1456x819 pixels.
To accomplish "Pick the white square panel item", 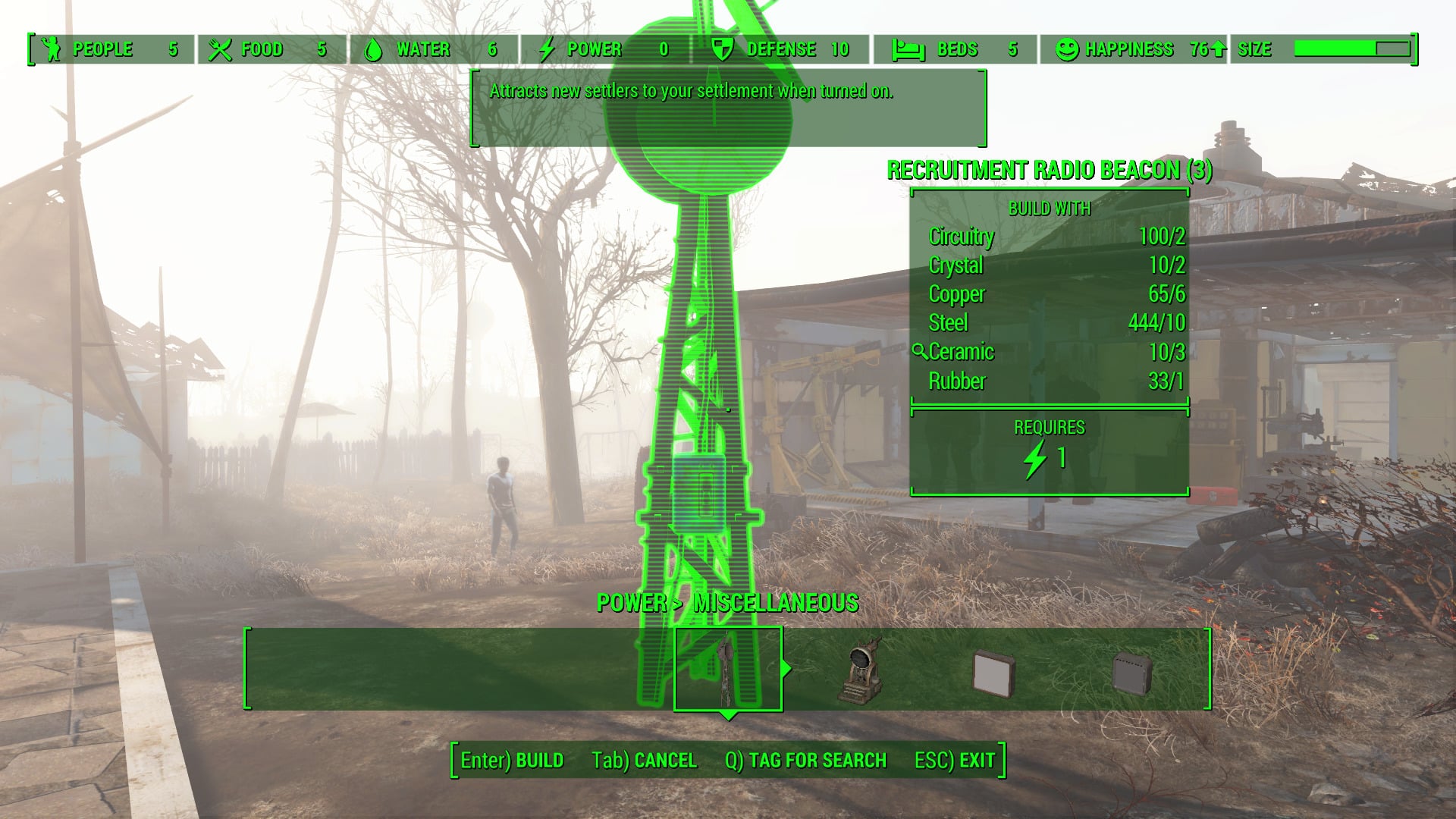I will tap(993, 672).
